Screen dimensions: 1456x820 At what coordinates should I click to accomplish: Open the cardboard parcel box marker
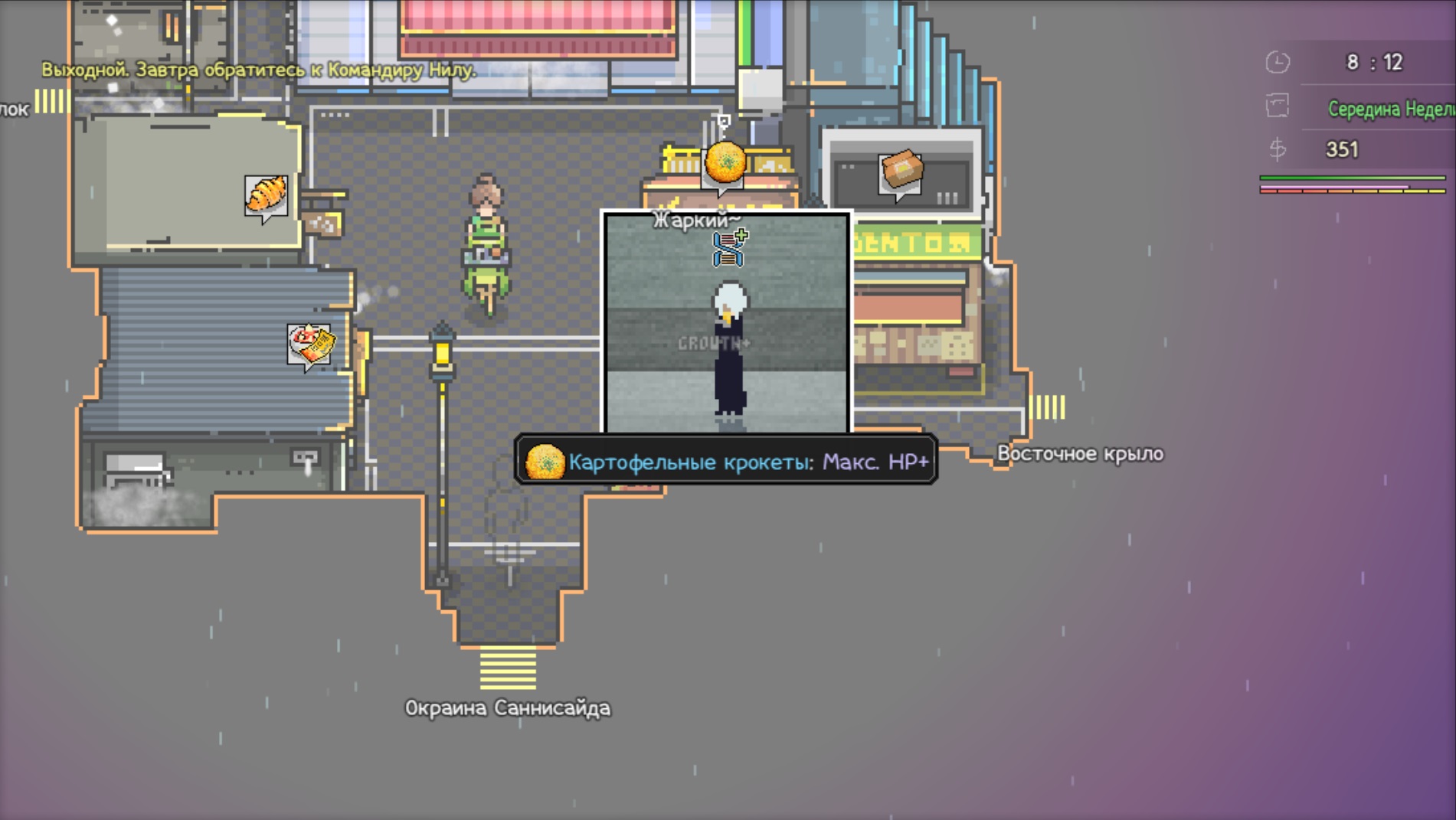901,172
